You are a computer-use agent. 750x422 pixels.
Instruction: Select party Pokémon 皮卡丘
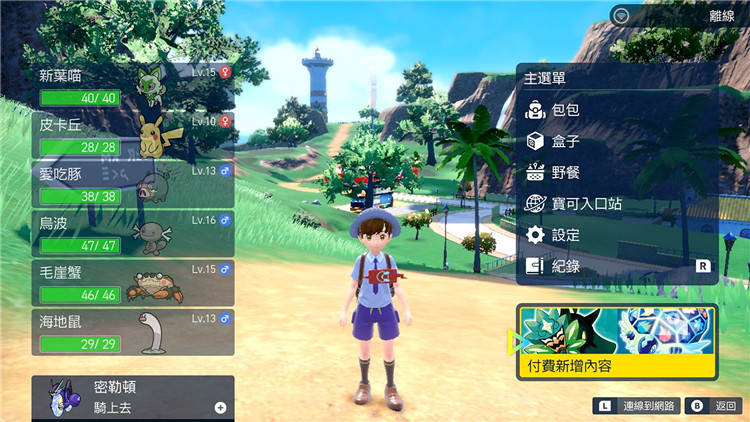point(135,134)
